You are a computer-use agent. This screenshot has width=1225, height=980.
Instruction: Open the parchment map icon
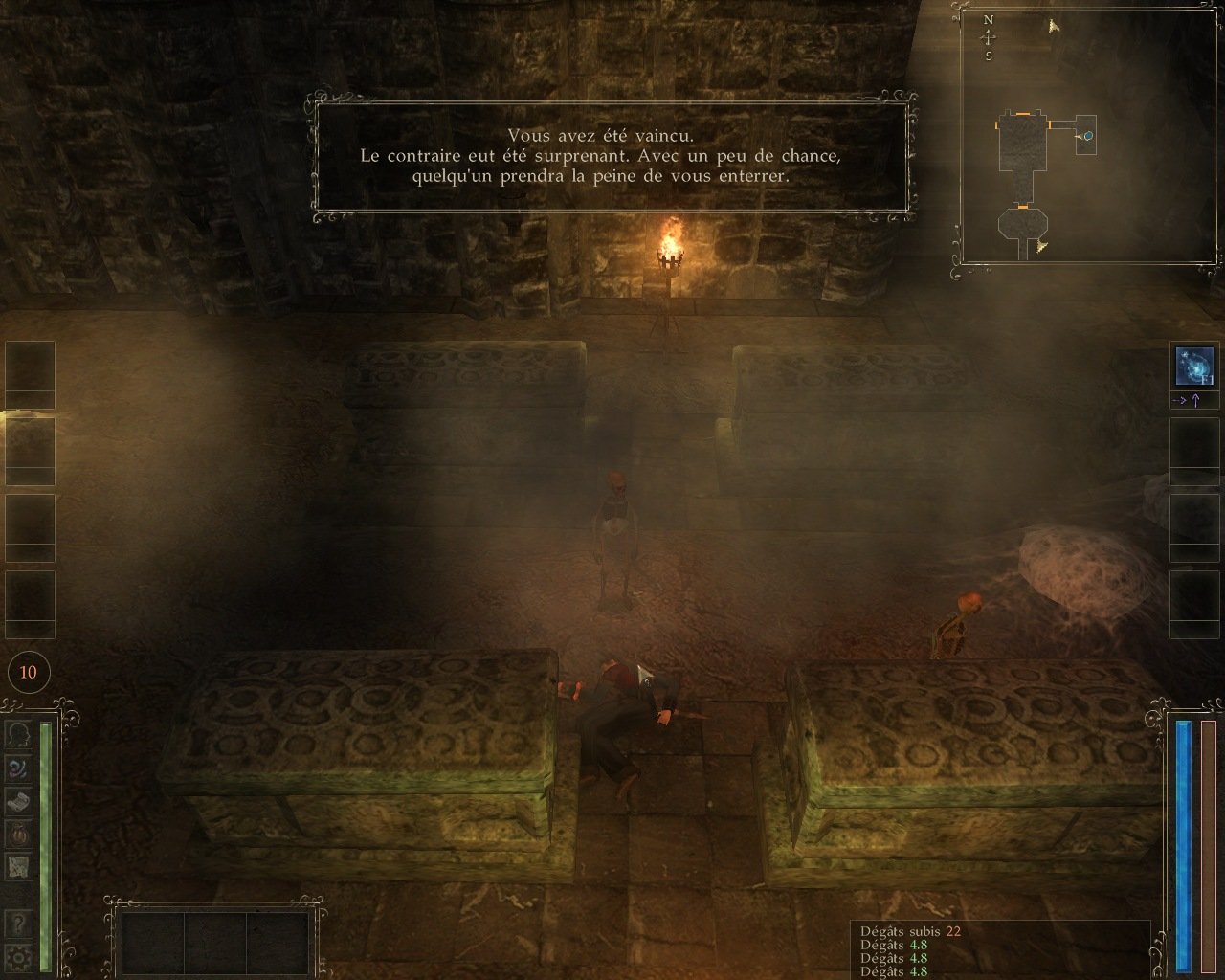coord(18,867)
